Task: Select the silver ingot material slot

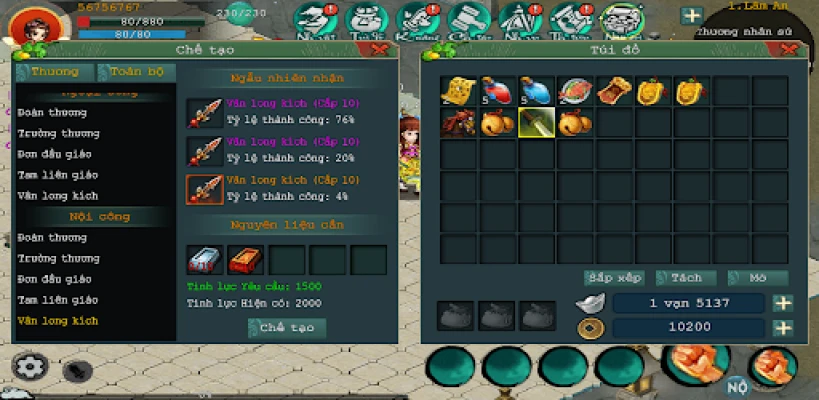Action: 204,260
